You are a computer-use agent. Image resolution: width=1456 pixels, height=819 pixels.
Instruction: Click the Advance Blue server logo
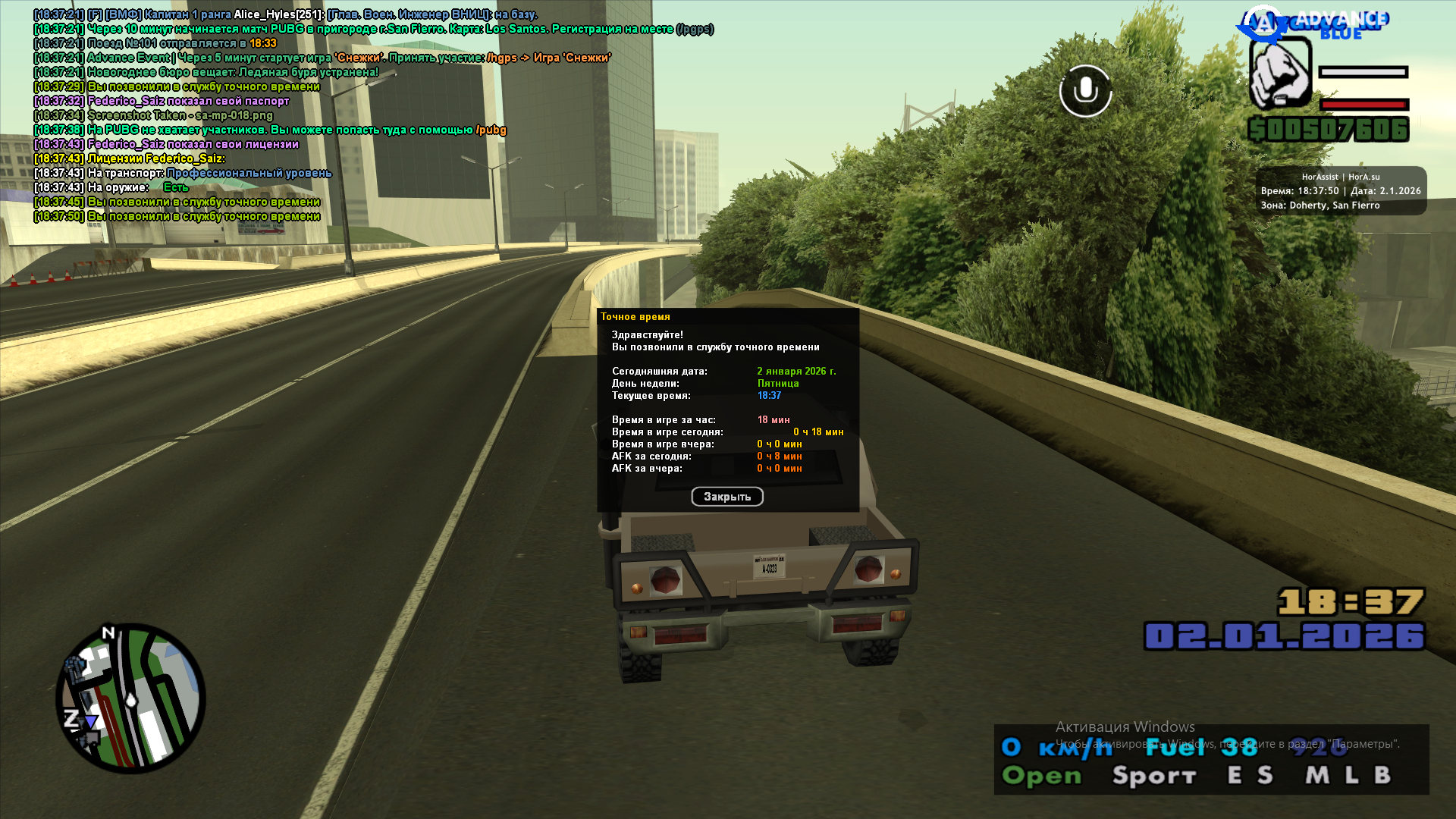1316,24
